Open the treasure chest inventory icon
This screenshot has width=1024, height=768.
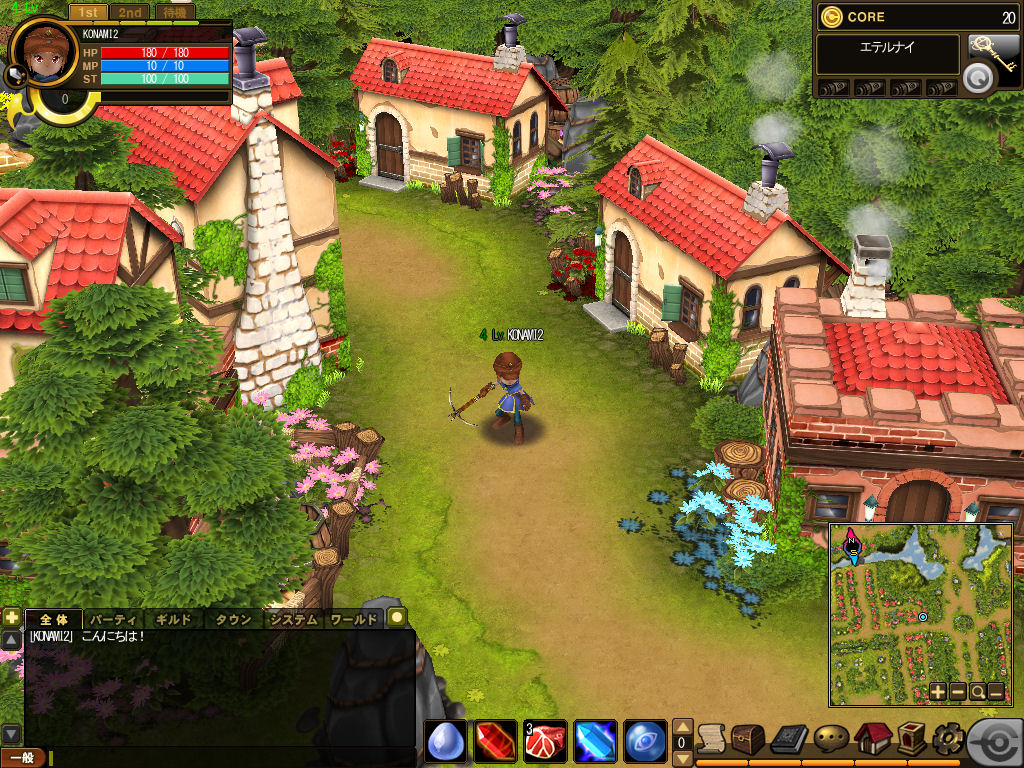(x=748, y=738)
